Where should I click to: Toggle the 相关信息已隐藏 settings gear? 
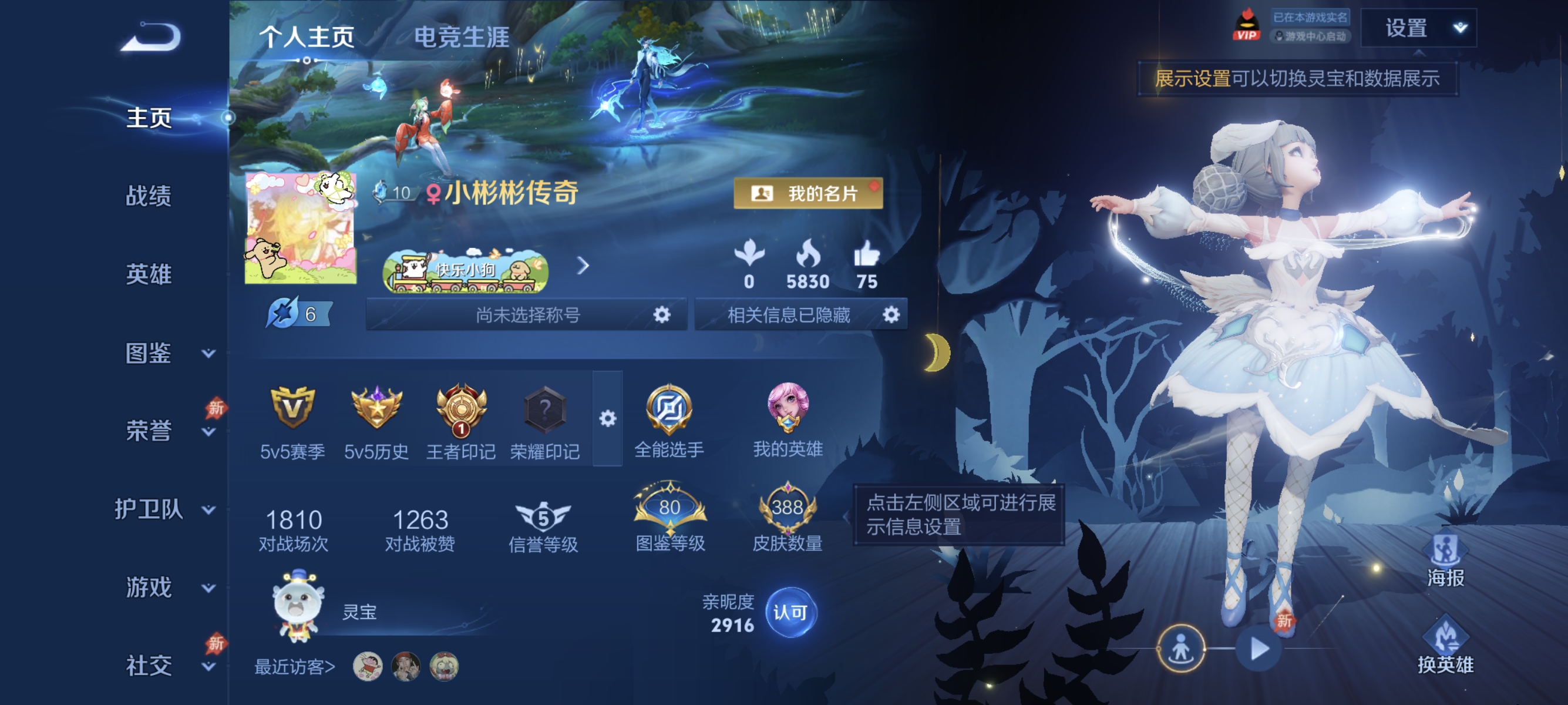(x=893, y=314)
